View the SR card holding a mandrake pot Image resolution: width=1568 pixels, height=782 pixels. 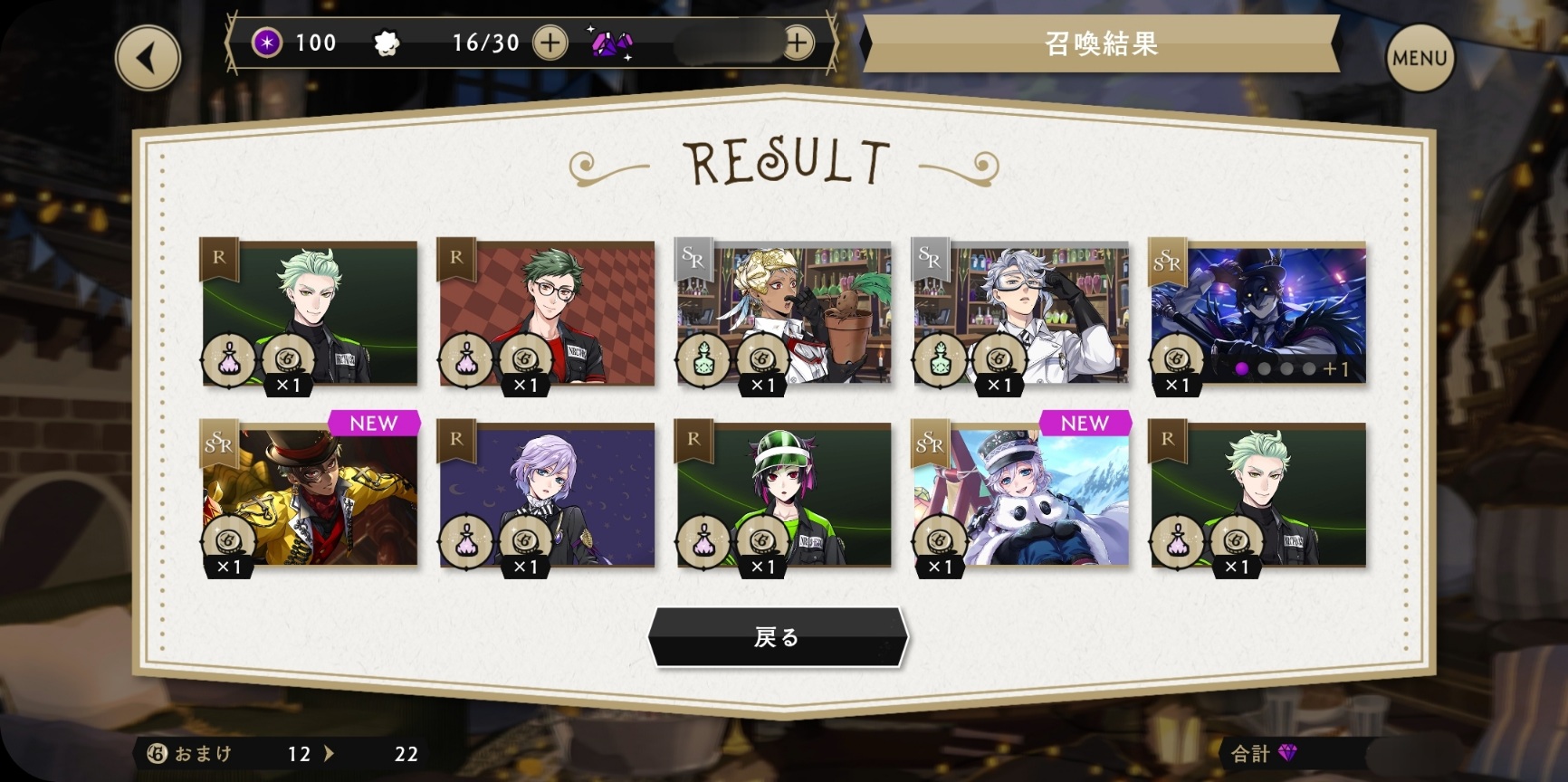click(x=784, y=313)
